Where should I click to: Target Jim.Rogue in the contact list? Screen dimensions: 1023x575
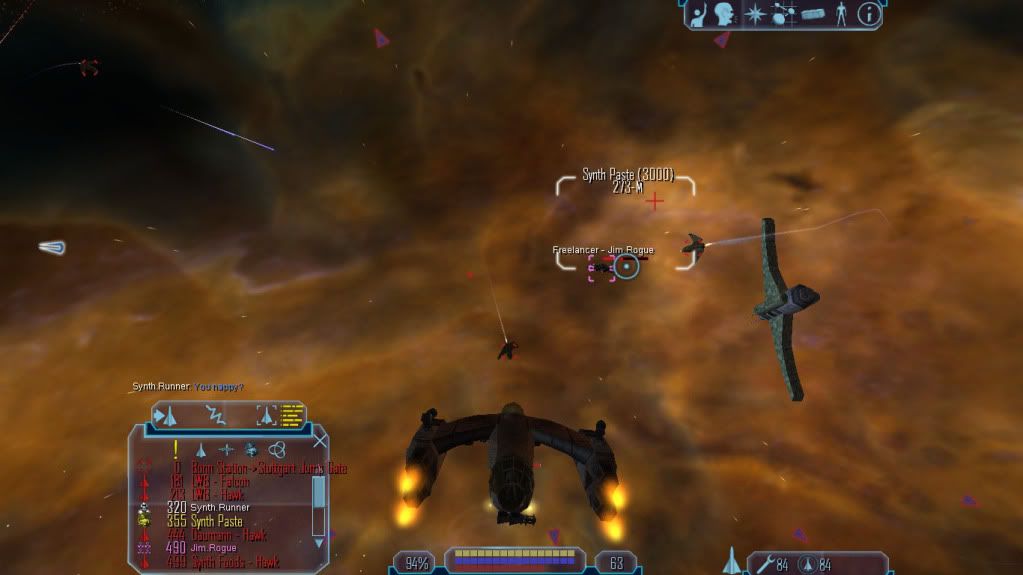212,548
